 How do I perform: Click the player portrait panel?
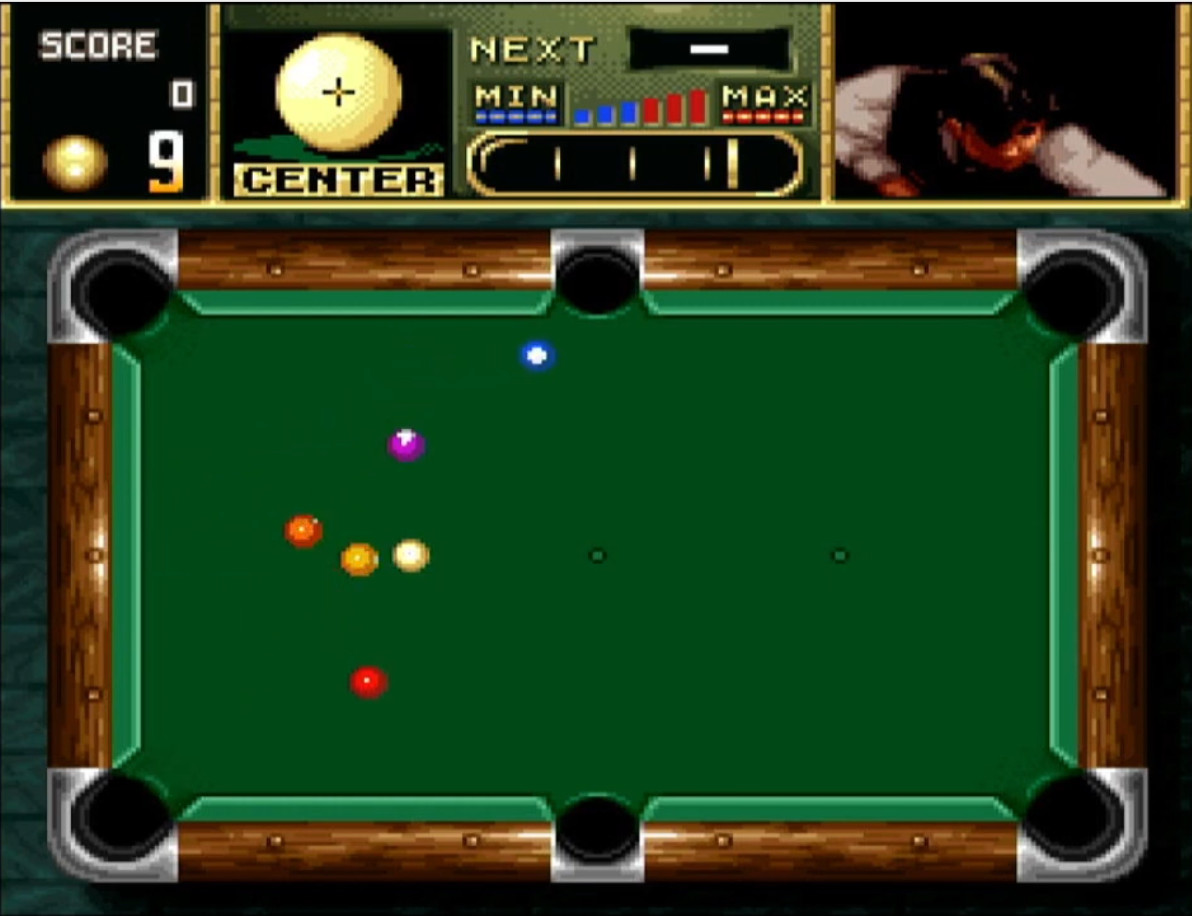click(x=1003, y=101)
